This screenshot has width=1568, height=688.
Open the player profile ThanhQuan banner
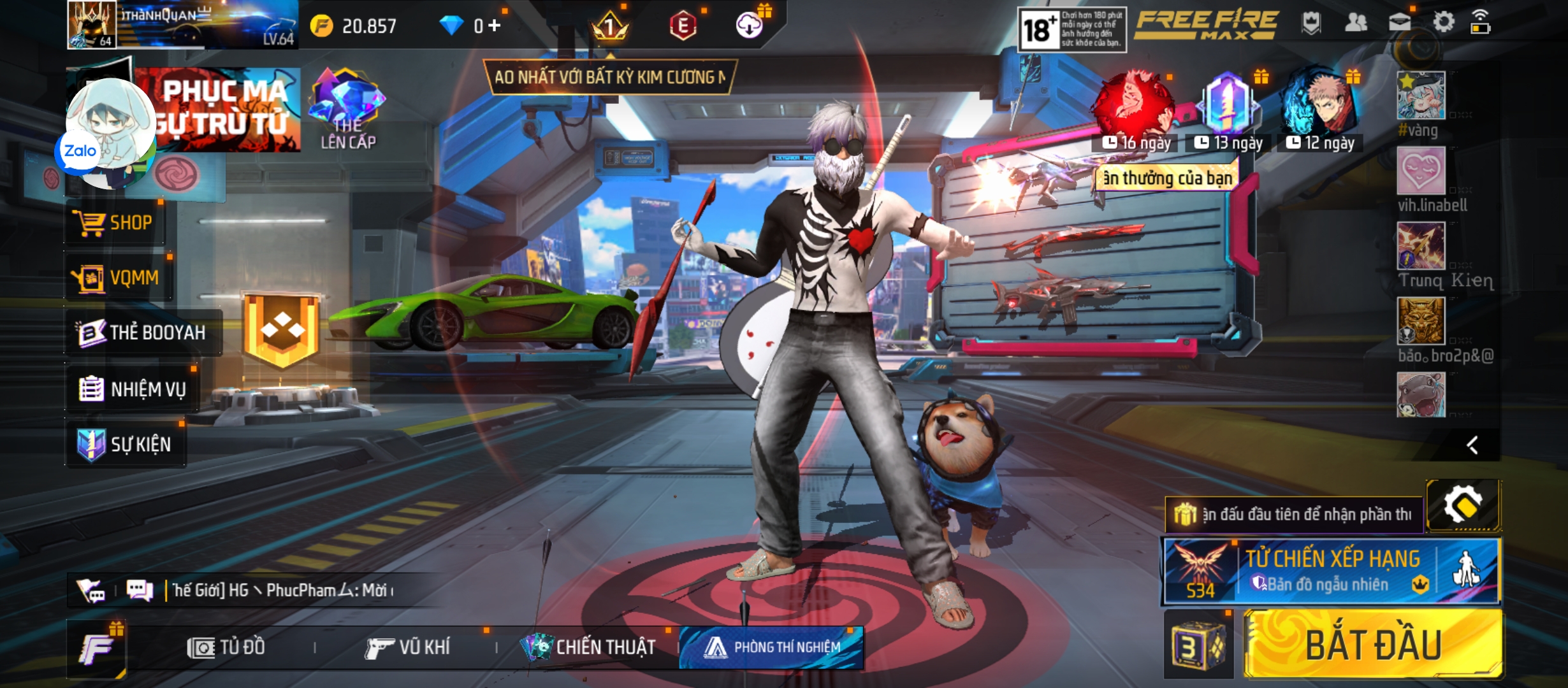182,25
